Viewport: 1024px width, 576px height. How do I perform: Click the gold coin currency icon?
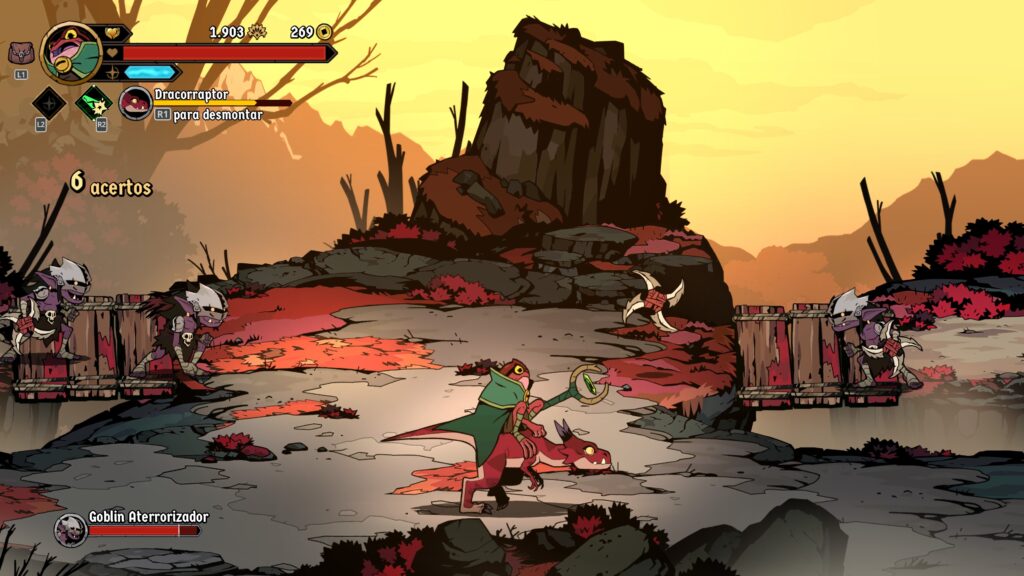click(x=324, y=32)
